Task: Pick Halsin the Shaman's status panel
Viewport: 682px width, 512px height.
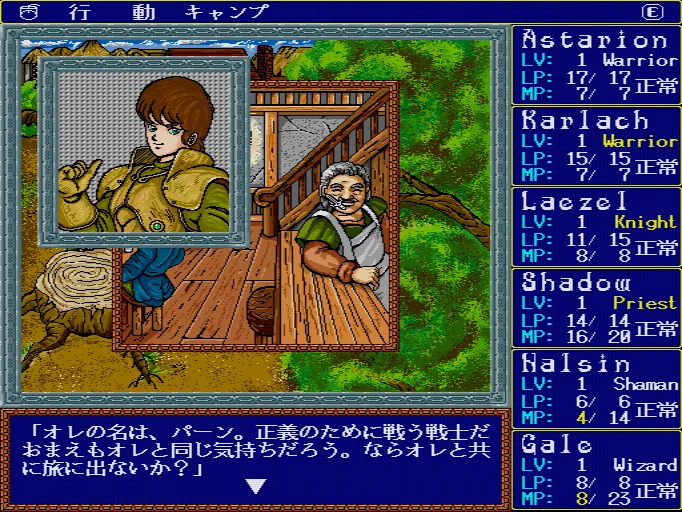Action: pyautogui.click(x=597, y=387)
